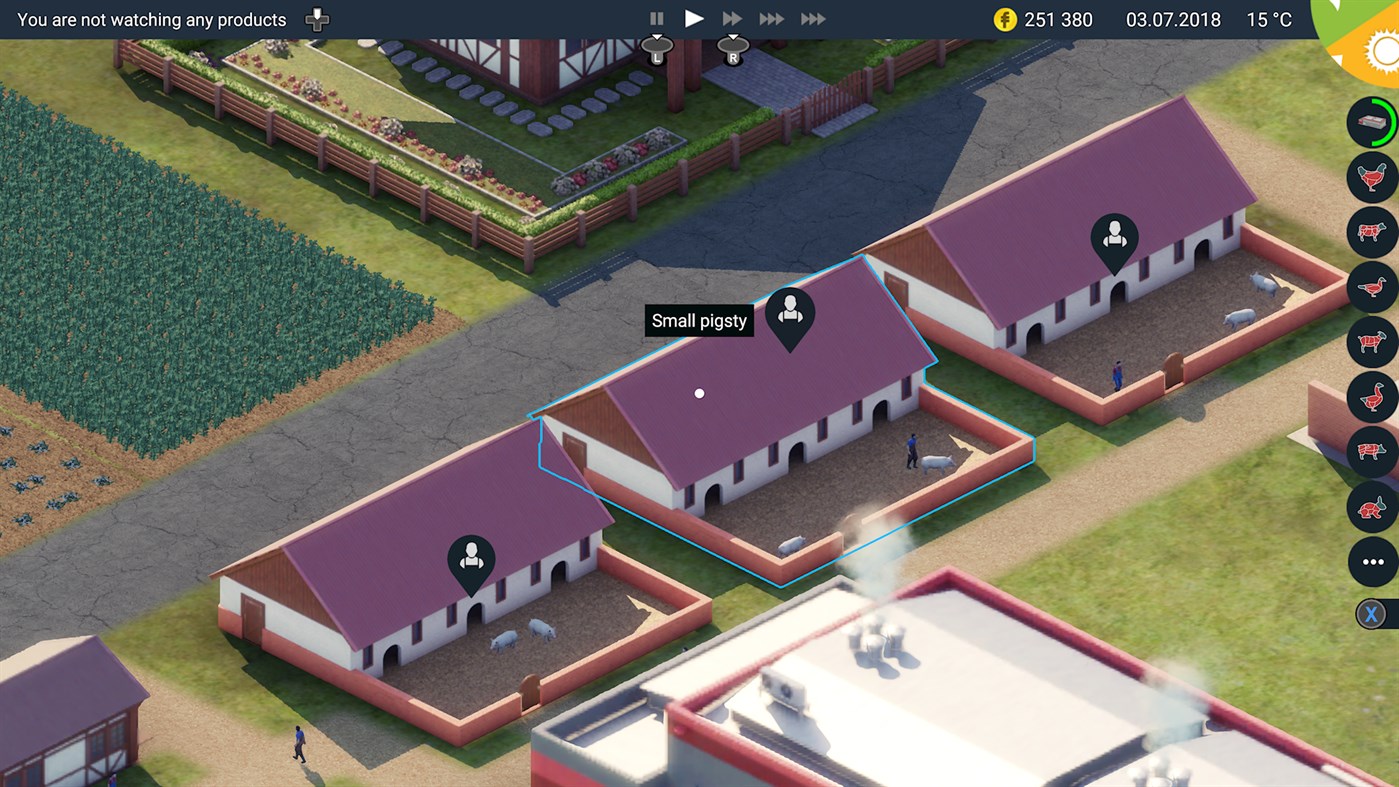1399x787 pixels.
Task: Select the goose livestock icon
Action: (x=1371, y=397)
